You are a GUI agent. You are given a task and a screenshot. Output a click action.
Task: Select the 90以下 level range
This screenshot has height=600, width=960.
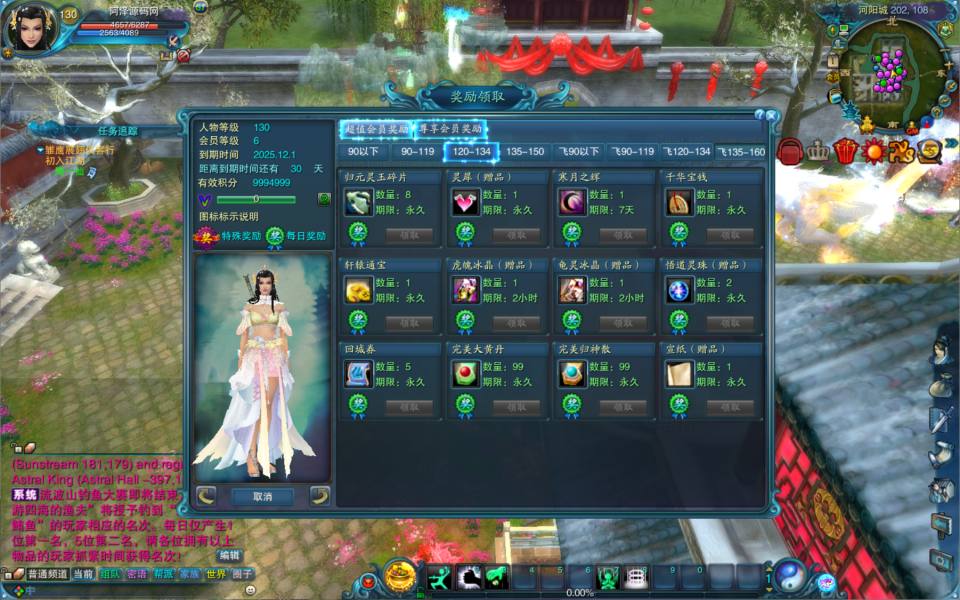click(x=362, y=152)
